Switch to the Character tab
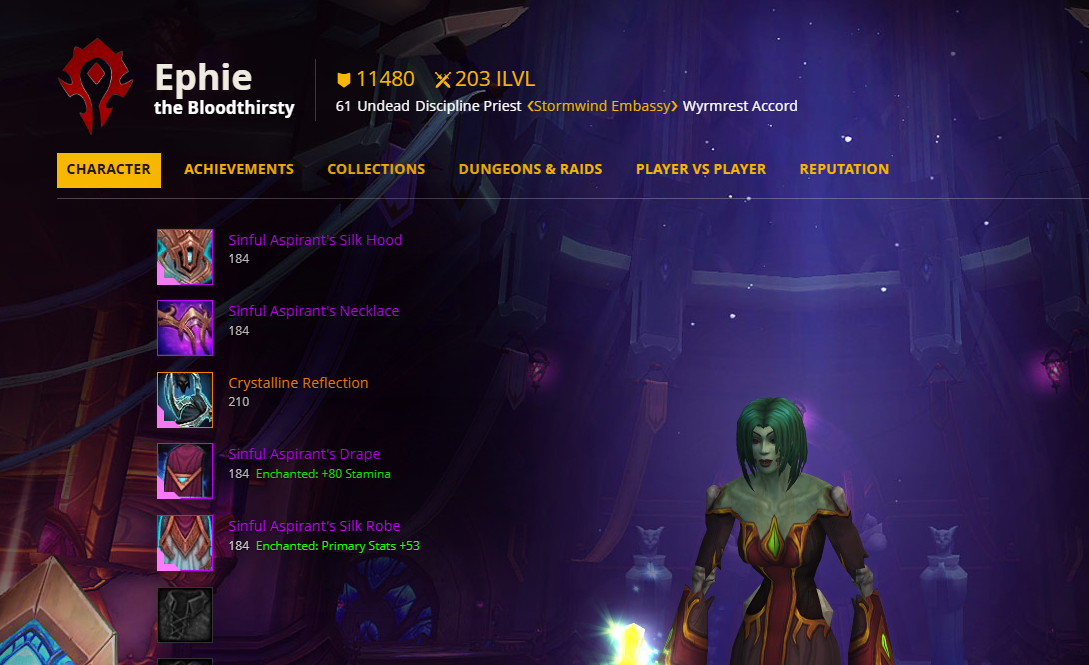Image resolution: width=1089 pixels, height=665 pixels. (109, 170)
